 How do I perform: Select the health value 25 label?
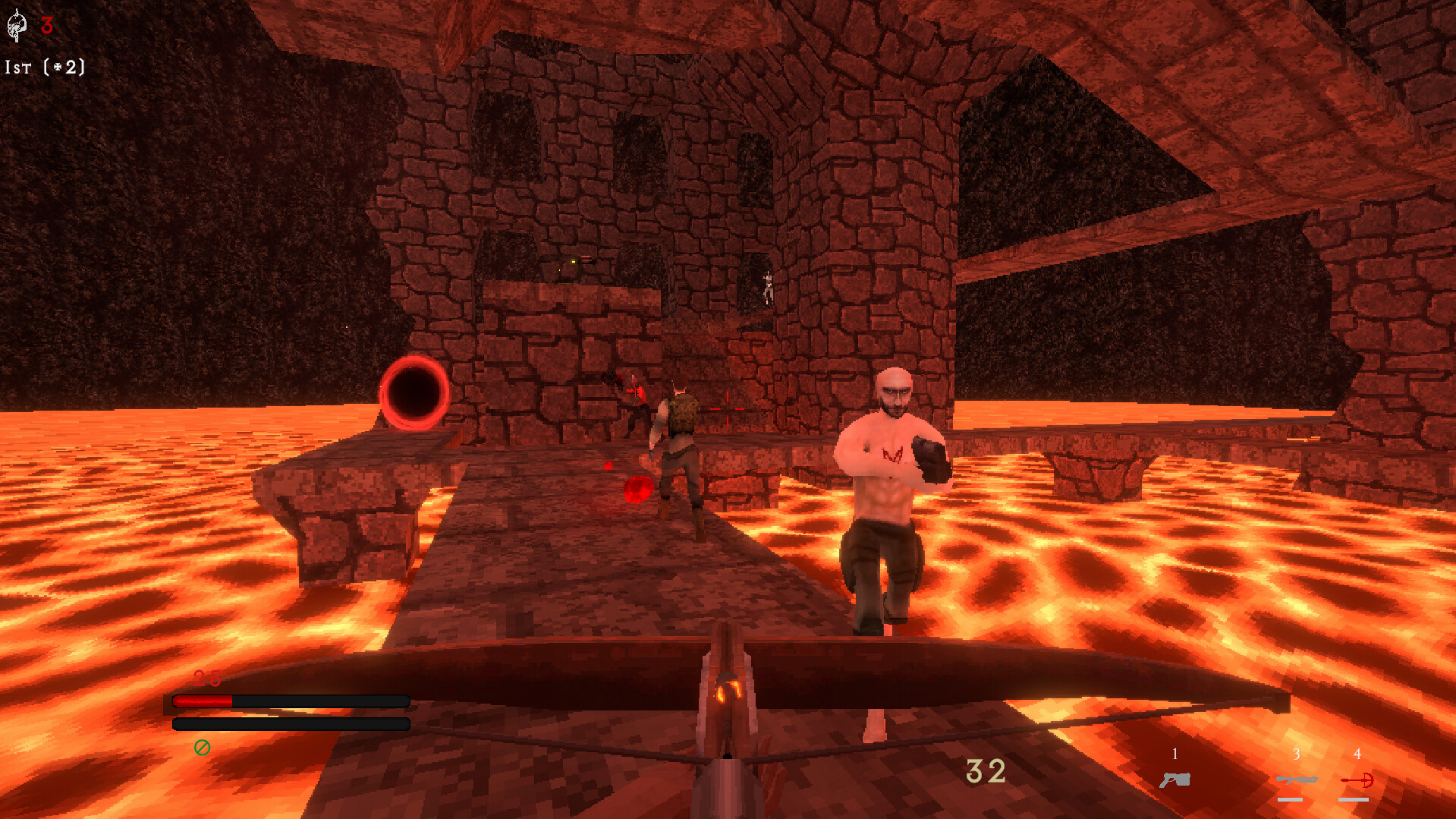pos(206,678)
